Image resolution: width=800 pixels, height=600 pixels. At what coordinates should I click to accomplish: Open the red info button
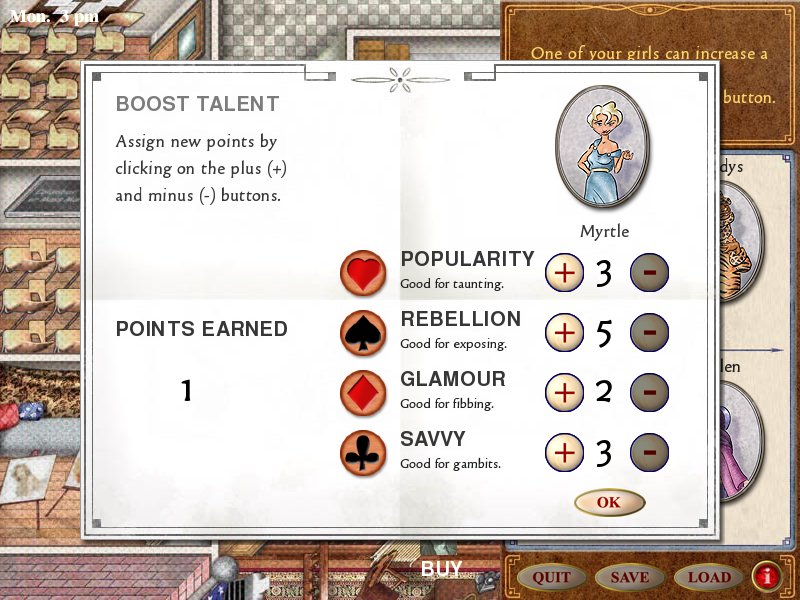(x=767, y=576)
